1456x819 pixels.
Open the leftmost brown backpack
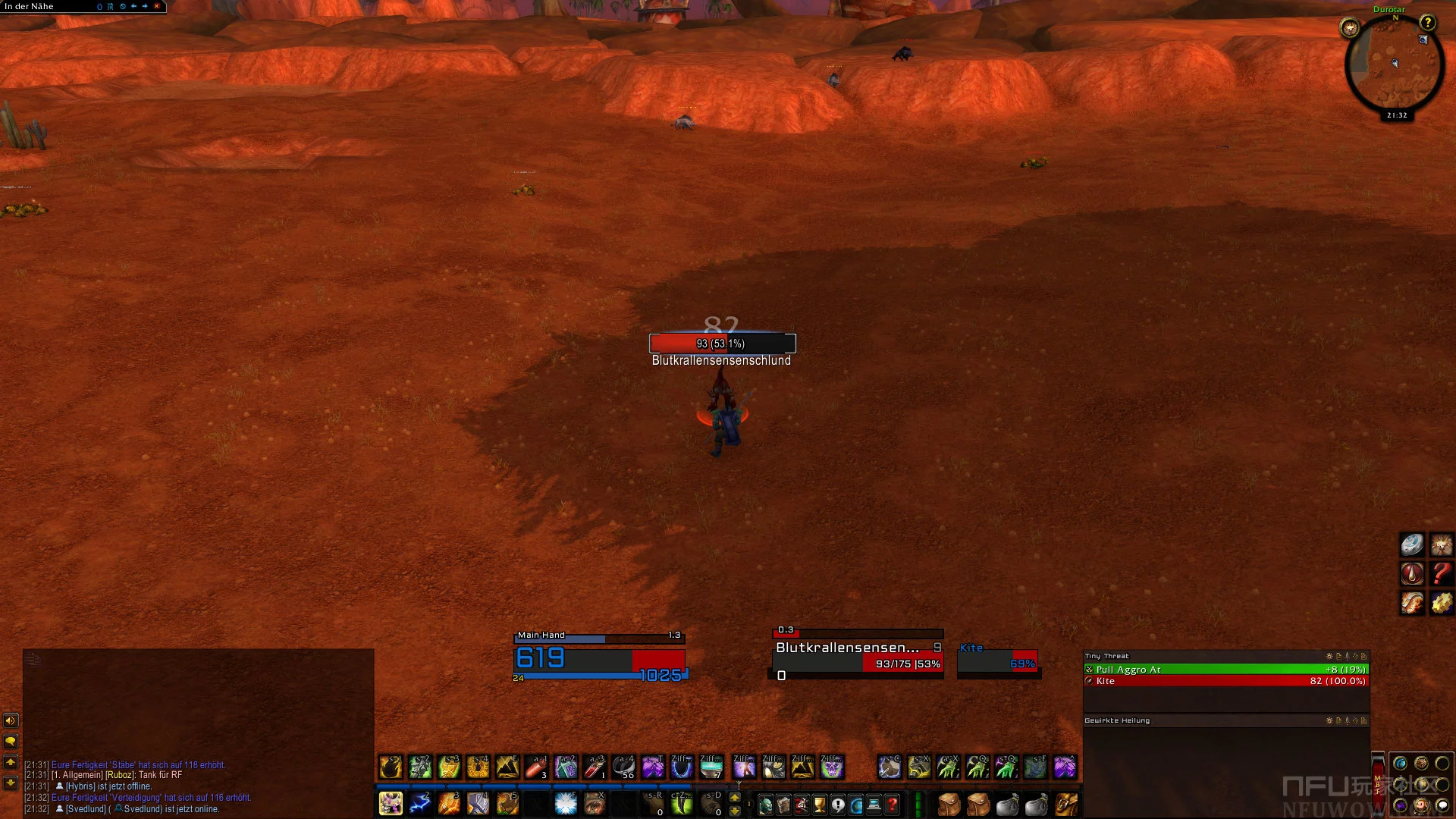949,804
